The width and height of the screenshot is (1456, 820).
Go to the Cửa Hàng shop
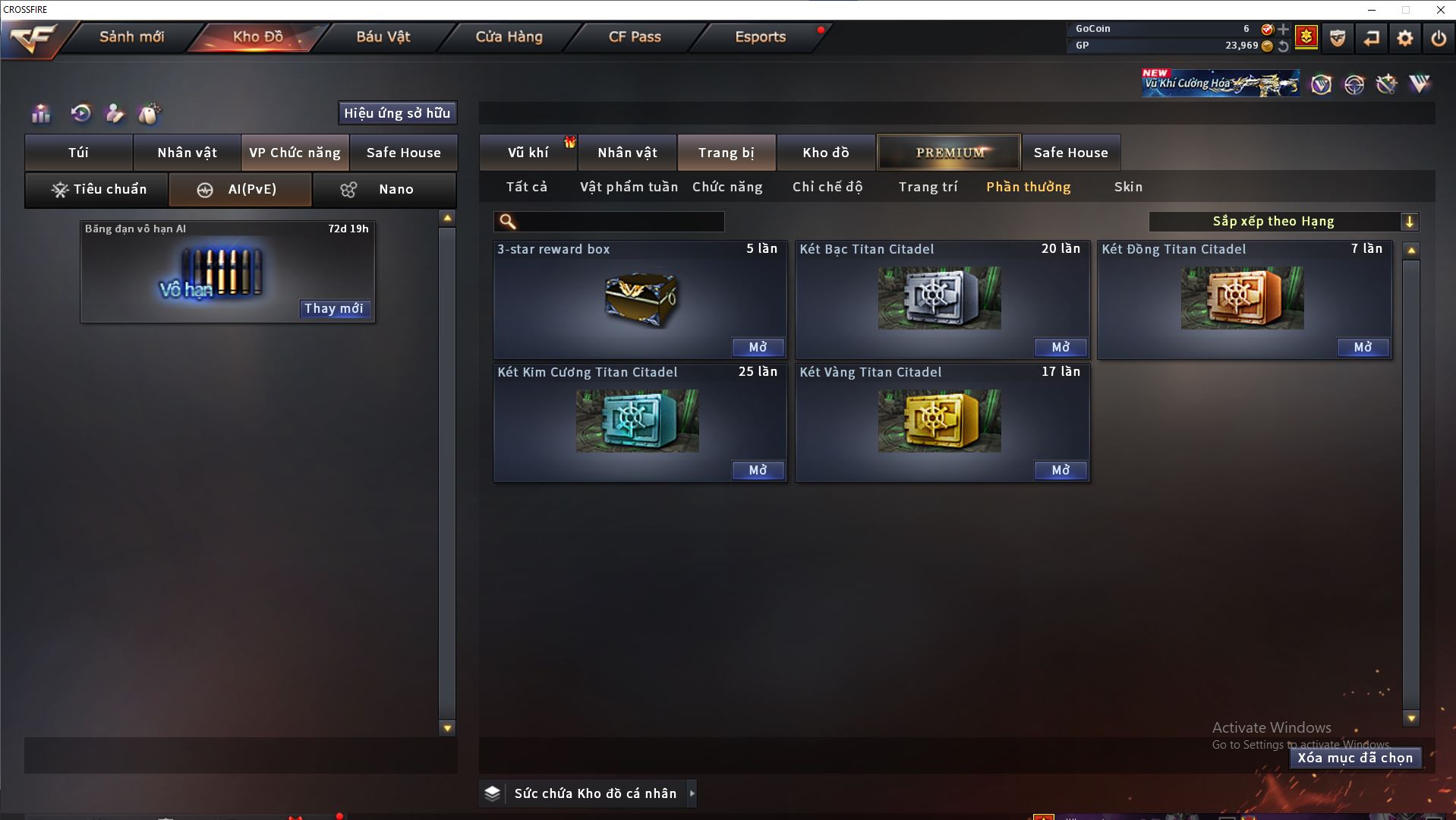509,36
